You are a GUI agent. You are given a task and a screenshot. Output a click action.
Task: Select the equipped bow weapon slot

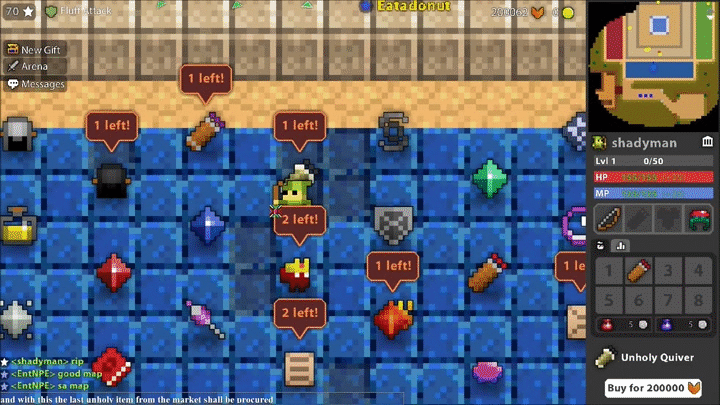tap(610, 219)
